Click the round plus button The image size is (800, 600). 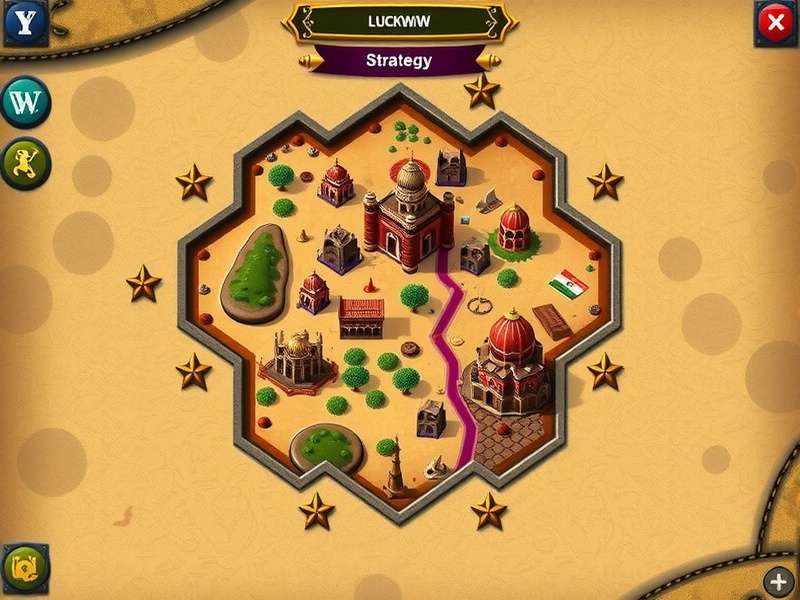(x=778, y=580)
